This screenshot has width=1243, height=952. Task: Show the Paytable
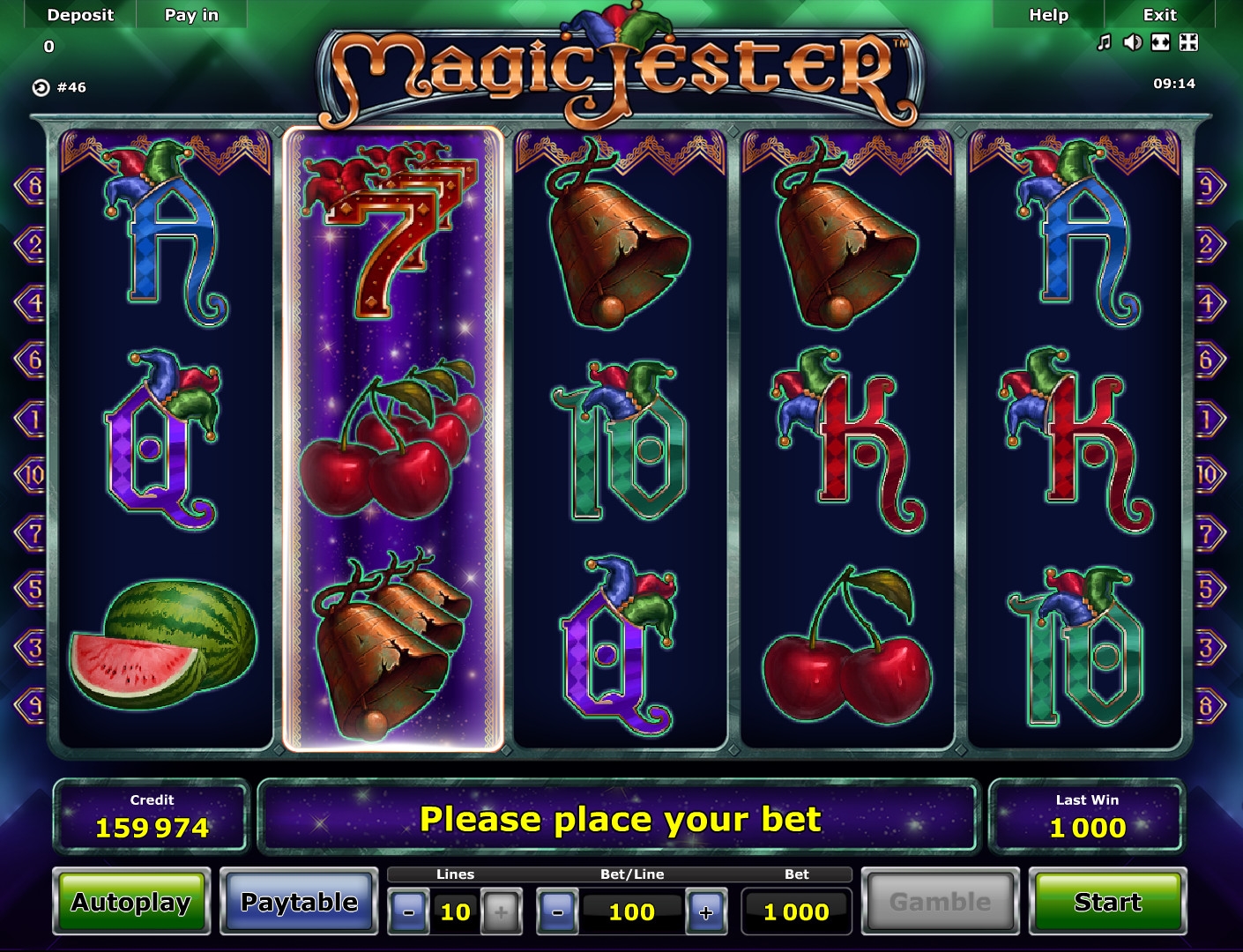299,902
